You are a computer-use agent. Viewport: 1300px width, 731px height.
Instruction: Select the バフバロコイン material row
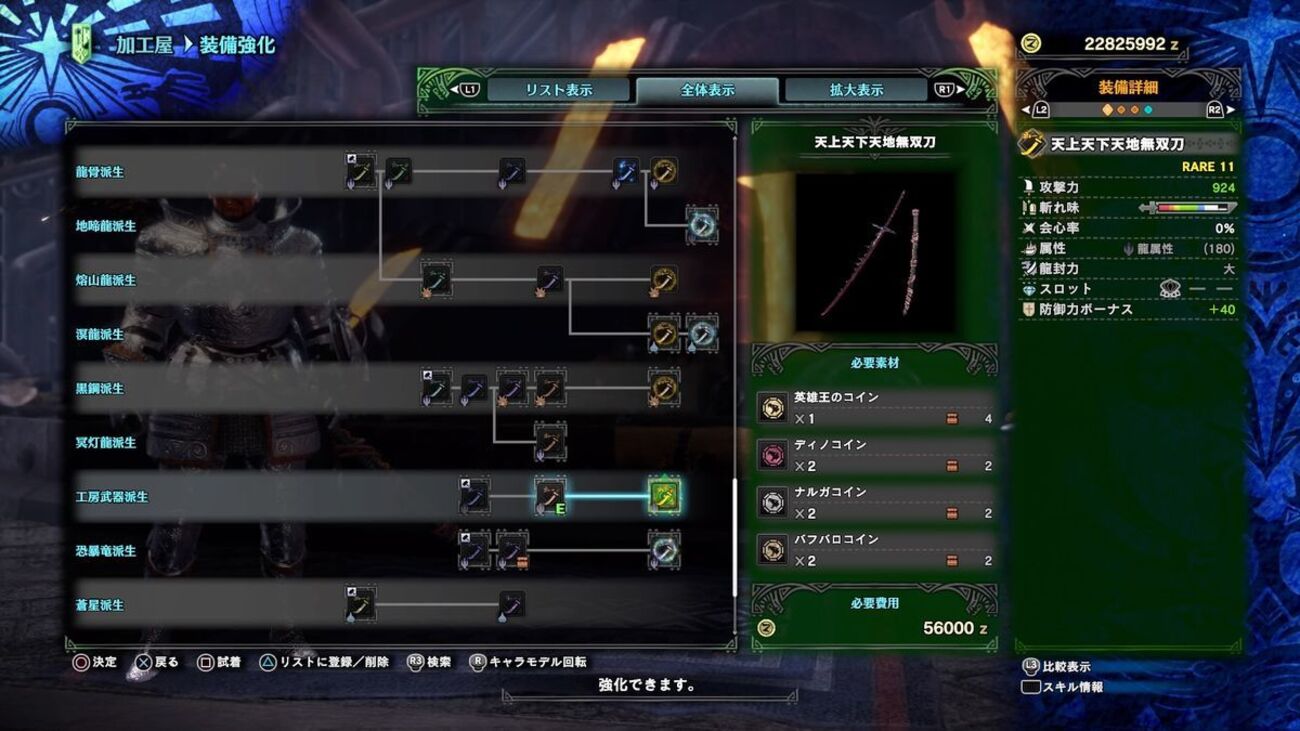coord(874,550)
